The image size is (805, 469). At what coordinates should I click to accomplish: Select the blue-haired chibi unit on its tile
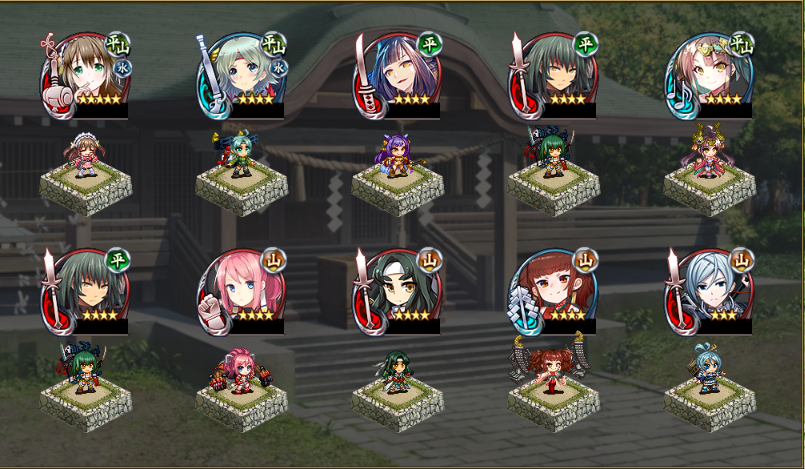[x=710, y=371]
